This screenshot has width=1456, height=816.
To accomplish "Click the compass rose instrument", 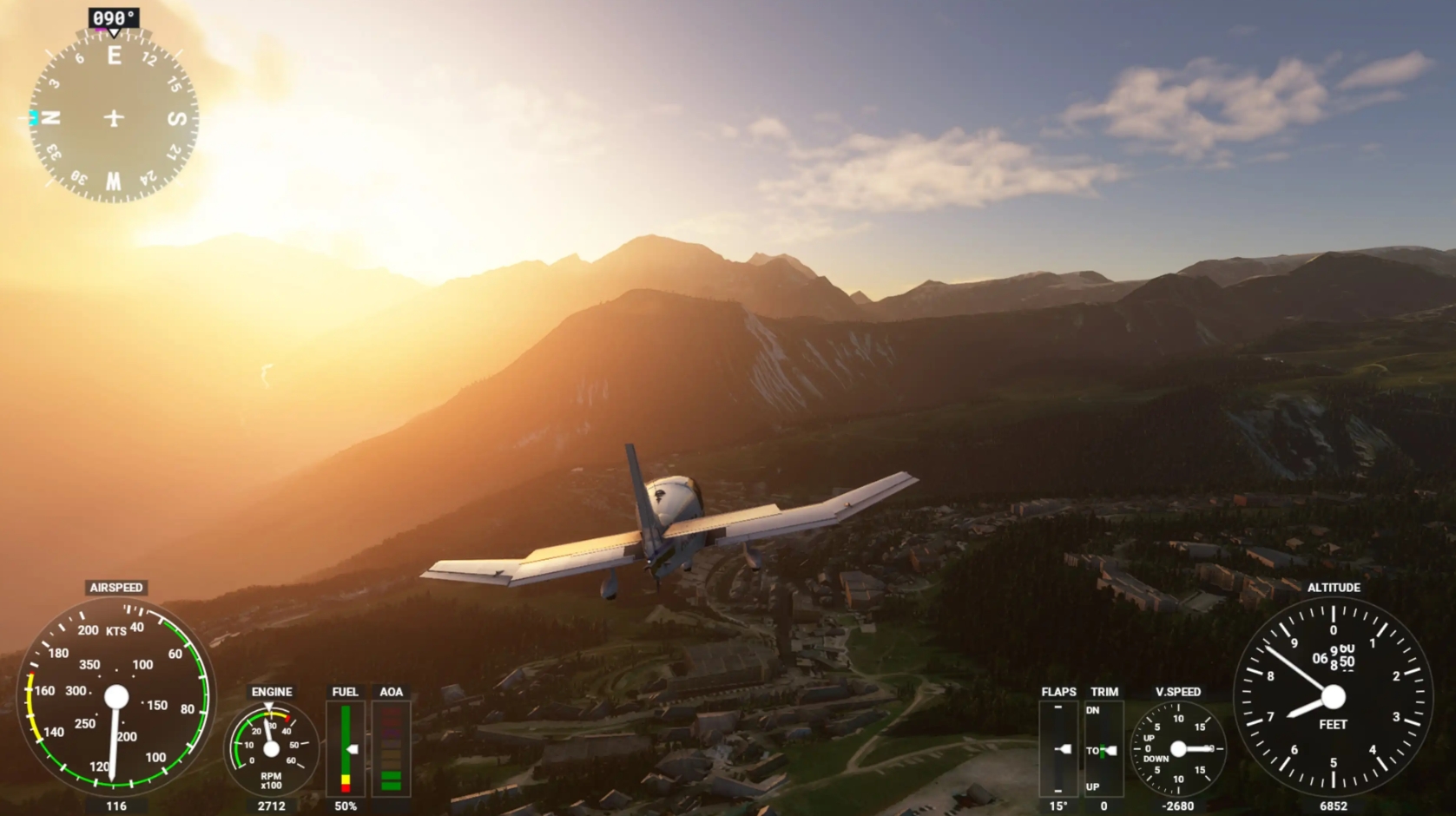I will [x=114, y=115].
